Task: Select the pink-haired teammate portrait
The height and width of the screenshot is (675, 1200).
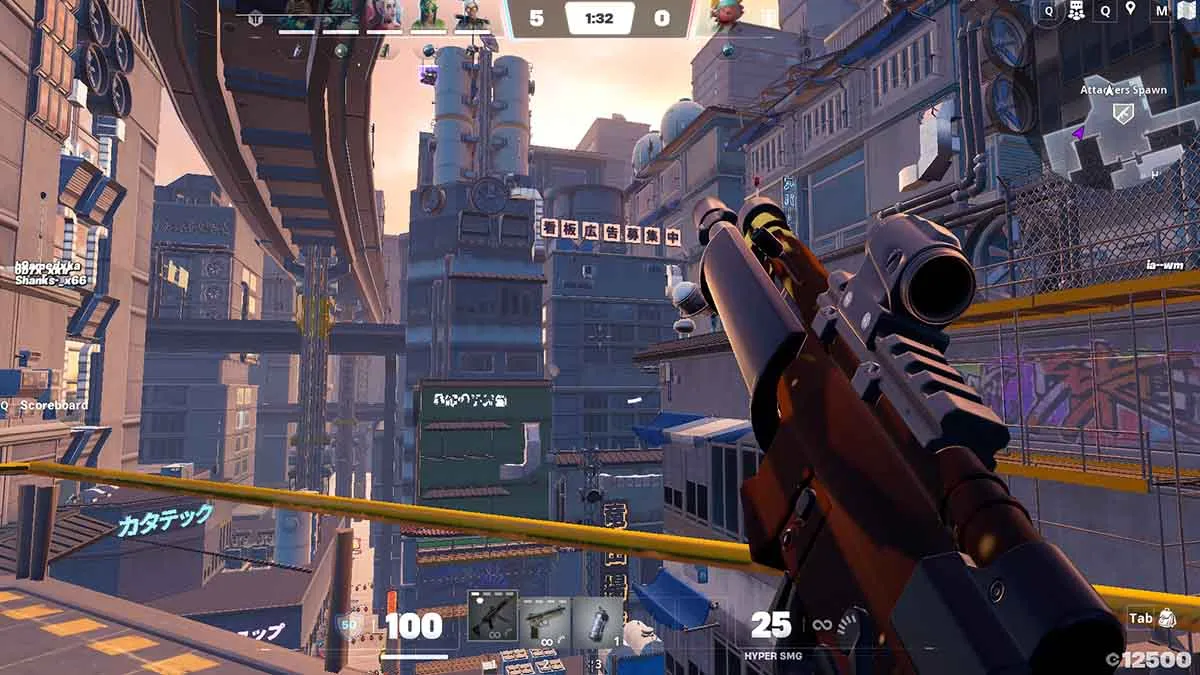Action: pos(384,14)
